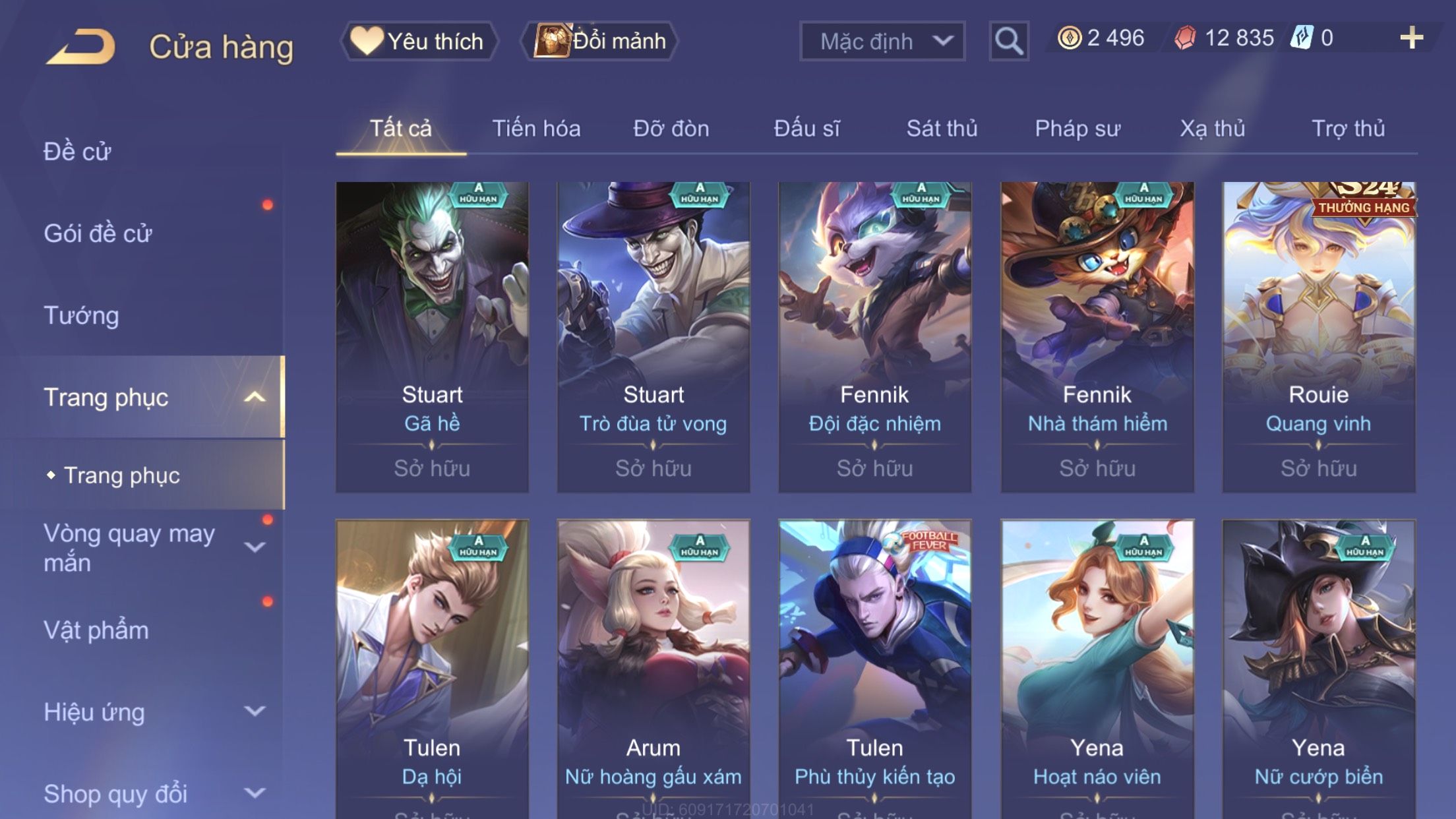Open the Mặc định sort dropdown
1456x819 pixels.
[x=882, y=42]
